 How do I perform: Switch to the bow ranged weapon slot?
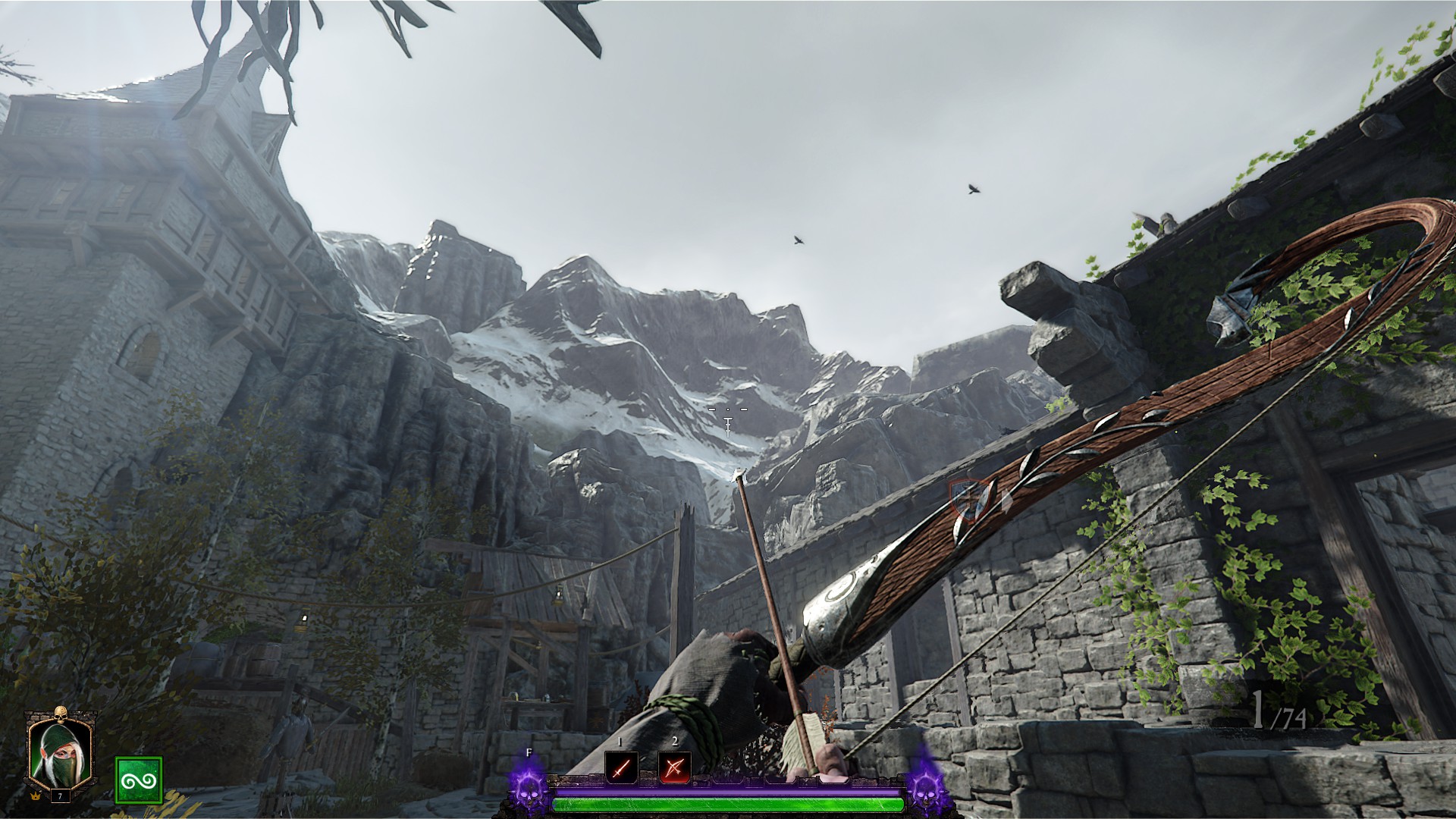[x=674, y=769]
